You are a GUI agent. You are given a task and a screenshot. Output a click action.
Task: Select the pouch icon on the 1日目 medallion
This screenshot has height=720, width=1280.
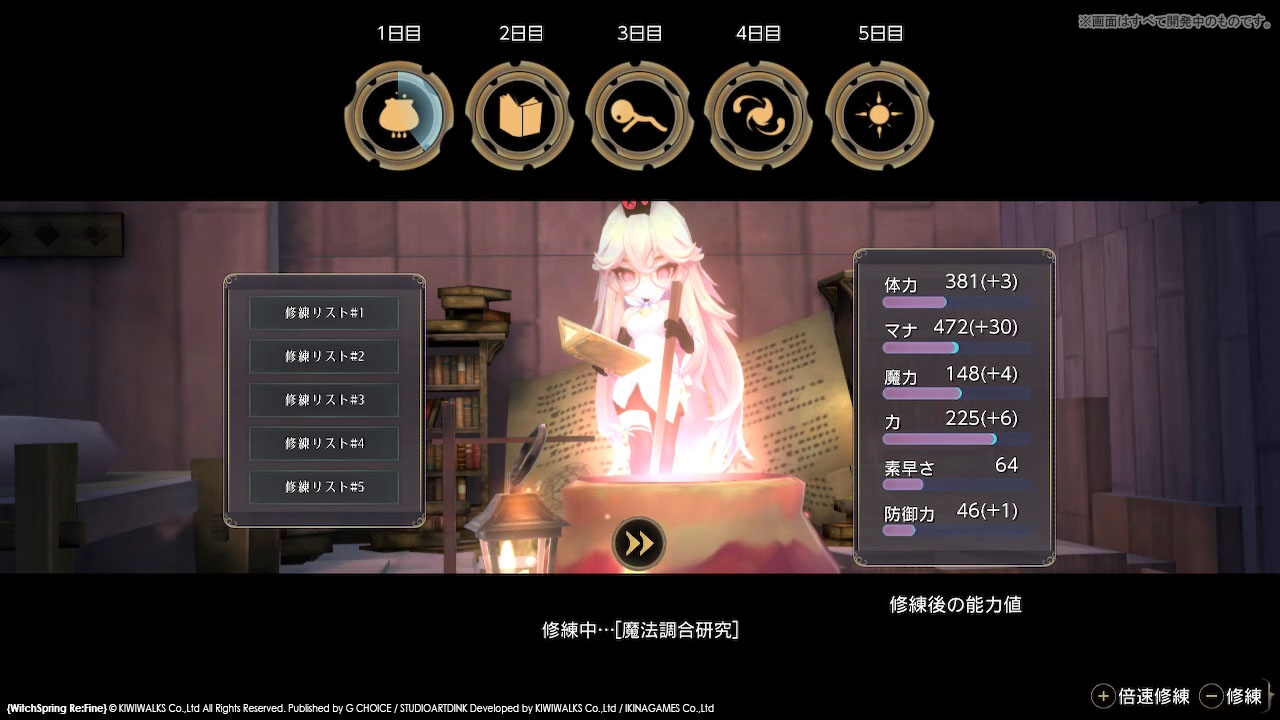tap(398, 113)
